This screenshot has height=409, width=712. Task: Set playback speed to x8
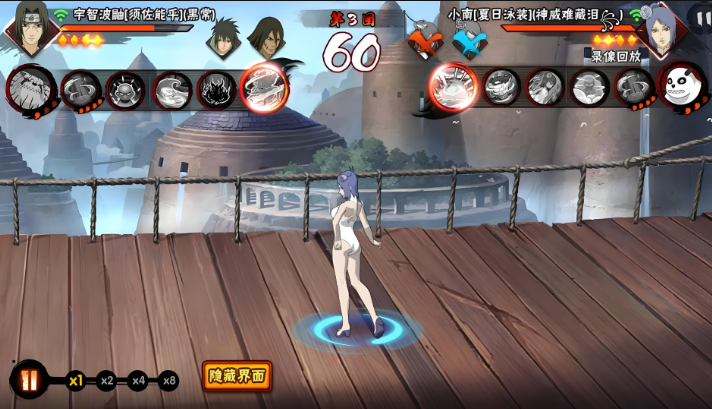click(169, 380)
